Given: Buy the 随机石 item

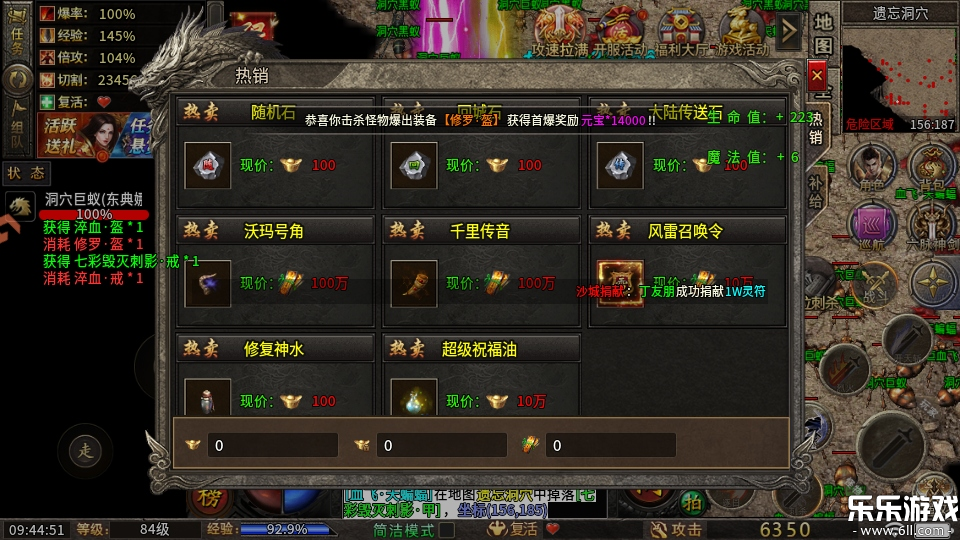Looking at the screenshot, I should tap(208, 165).
